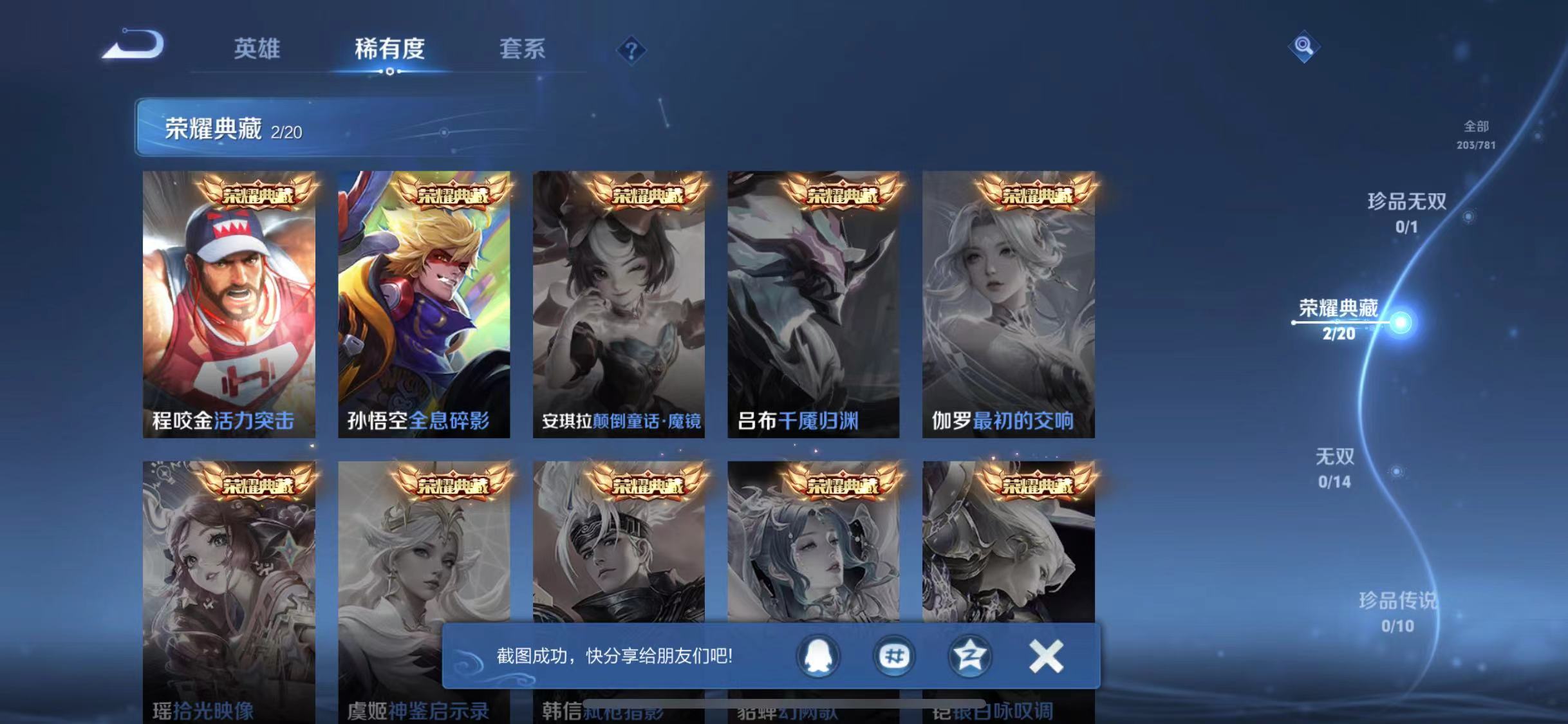
Task: Dismiss the share bar with the X
Action: [1046, 656]
